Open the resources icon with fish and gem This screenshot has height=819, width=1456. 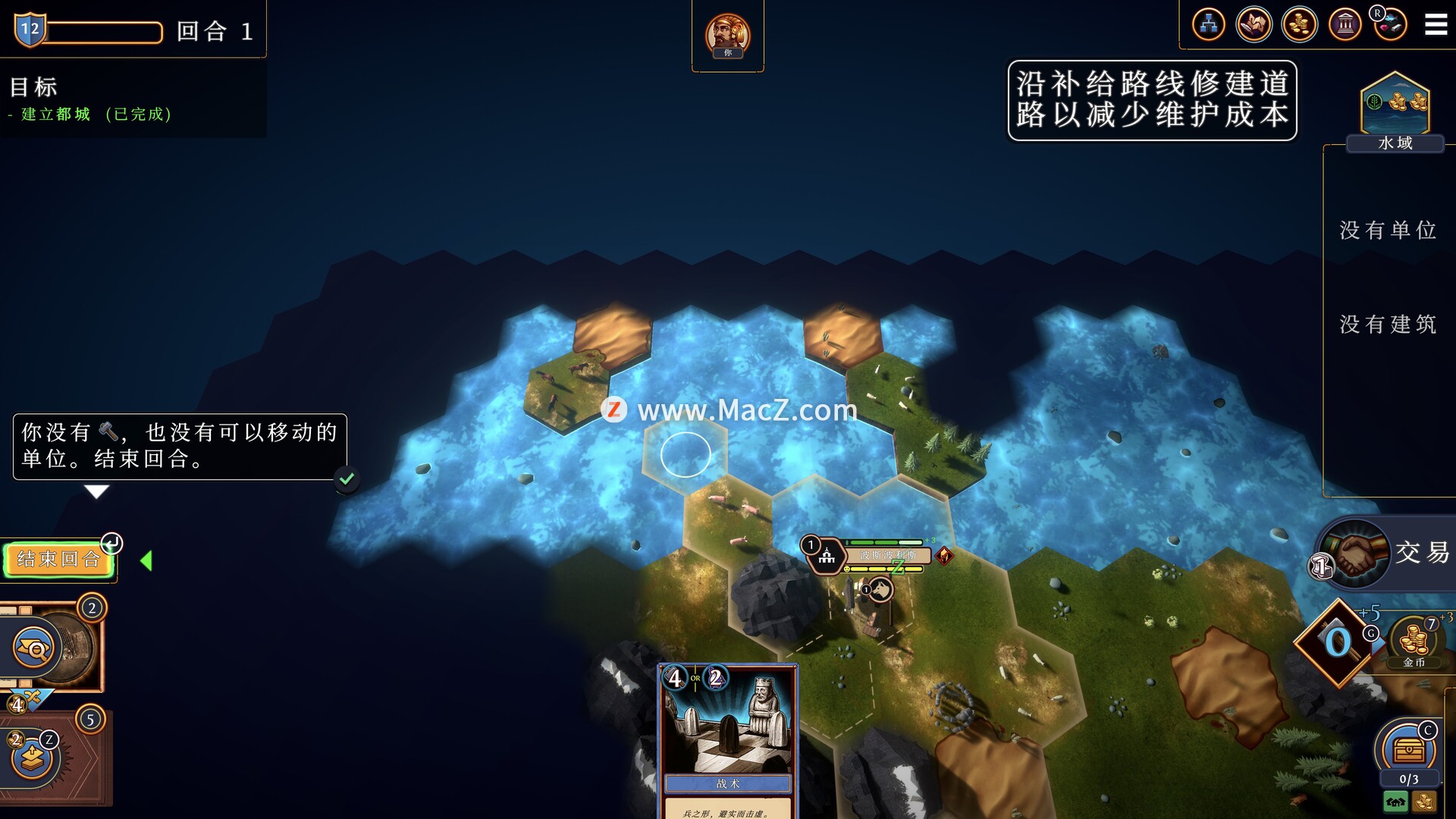(1390, 25)
